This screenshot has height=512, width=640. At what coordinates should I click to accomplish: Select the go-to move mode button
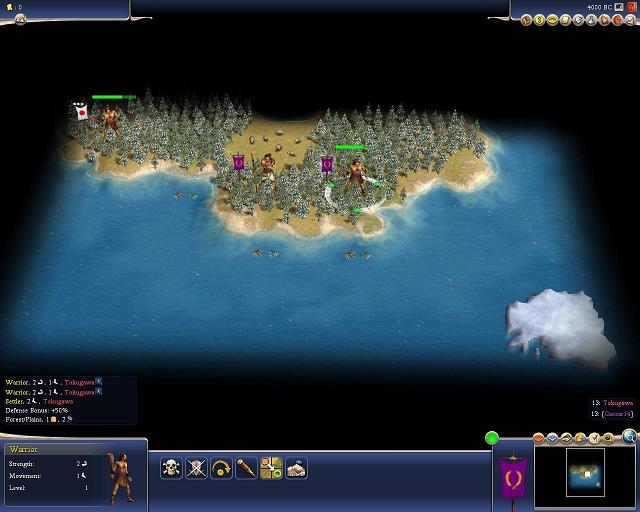click(271, 467)
